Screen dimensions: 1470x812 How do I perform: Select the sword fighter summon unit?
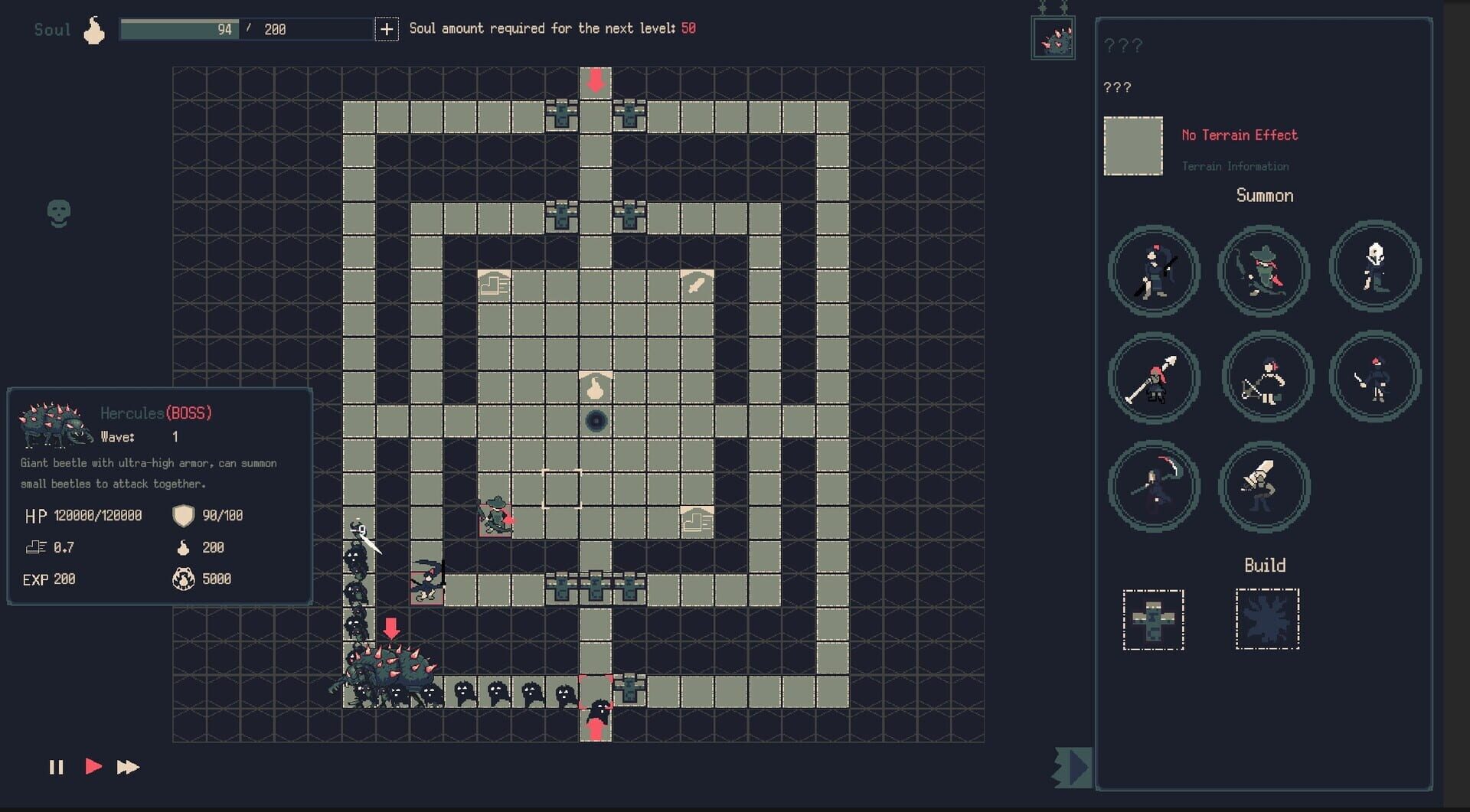tap(1374, 377)
